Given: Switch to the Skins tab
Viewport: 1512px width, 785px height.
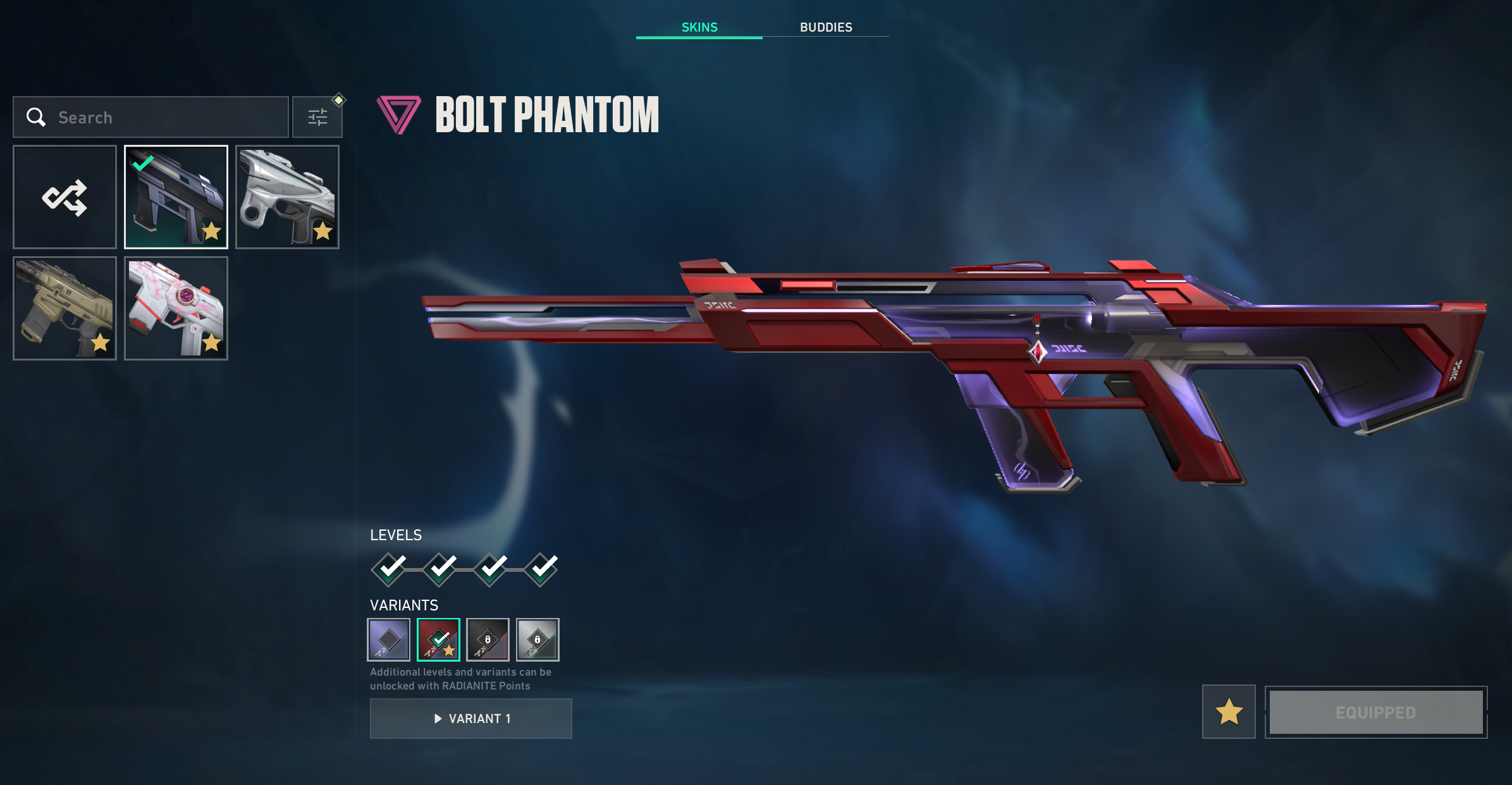Looking at the screenshot, I should 699,27.
